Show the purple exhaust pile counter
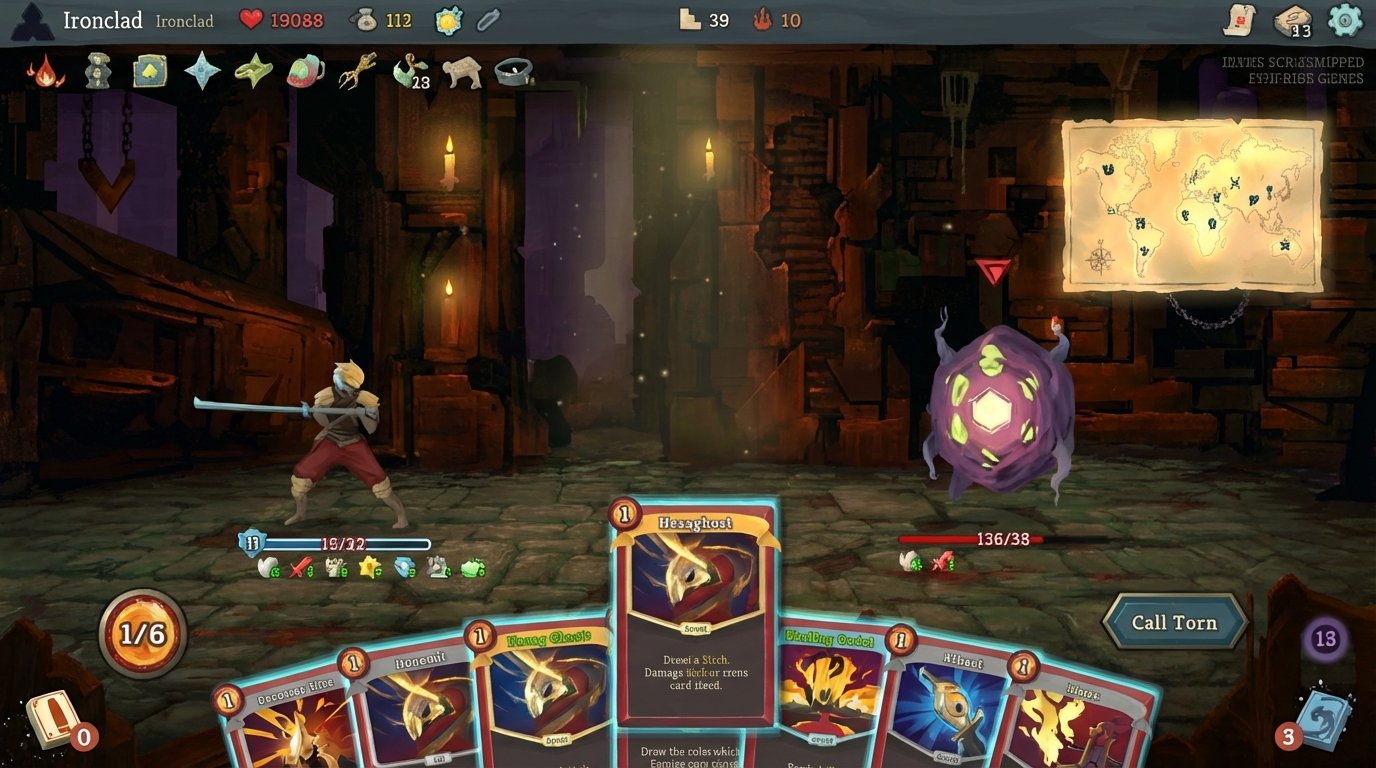The image size is (1376, 768). click(x=1325, y=639)
